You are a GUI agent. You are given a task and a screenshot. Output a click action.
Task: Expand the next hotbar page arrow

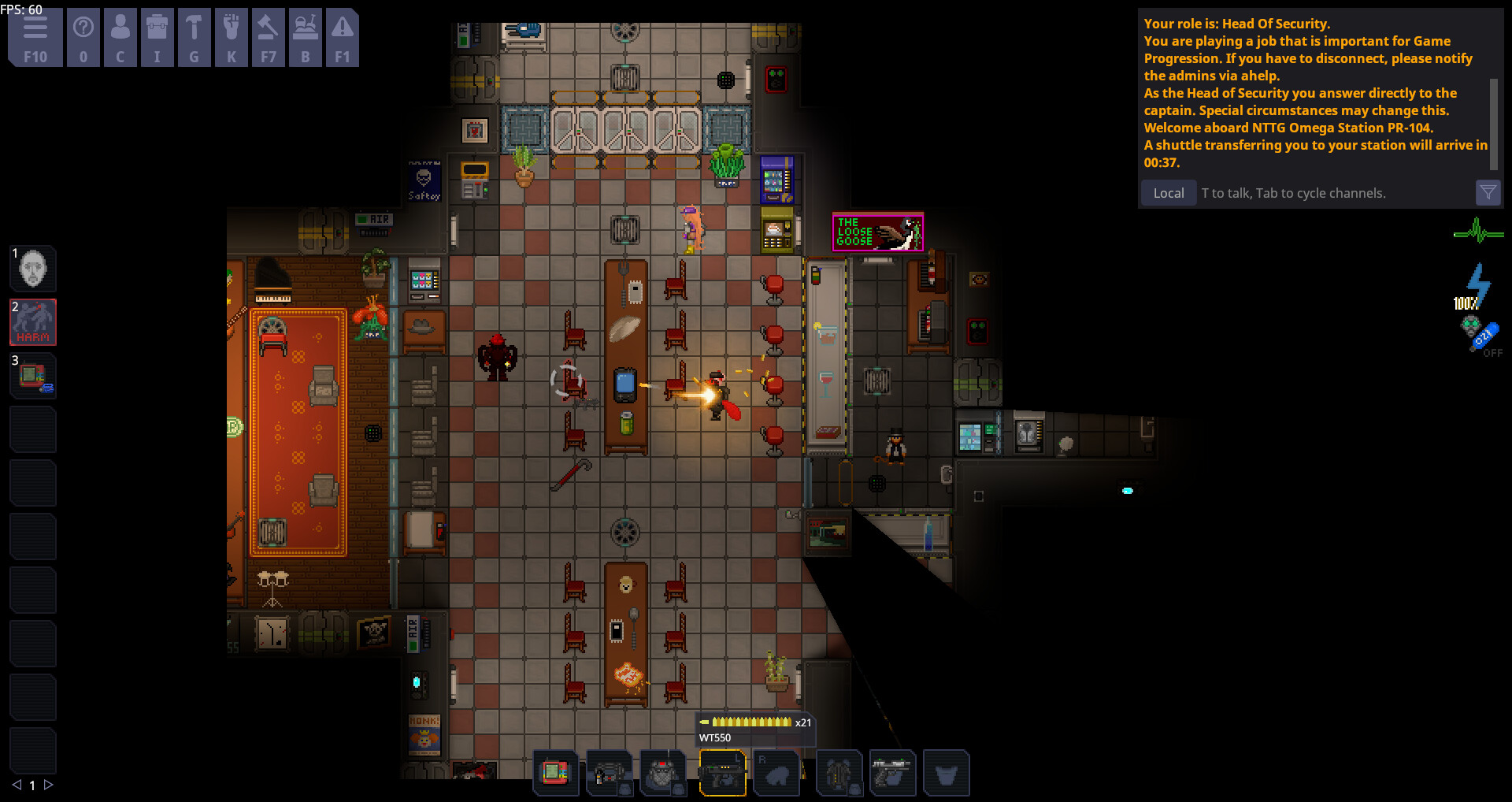[x=50, y=785]
